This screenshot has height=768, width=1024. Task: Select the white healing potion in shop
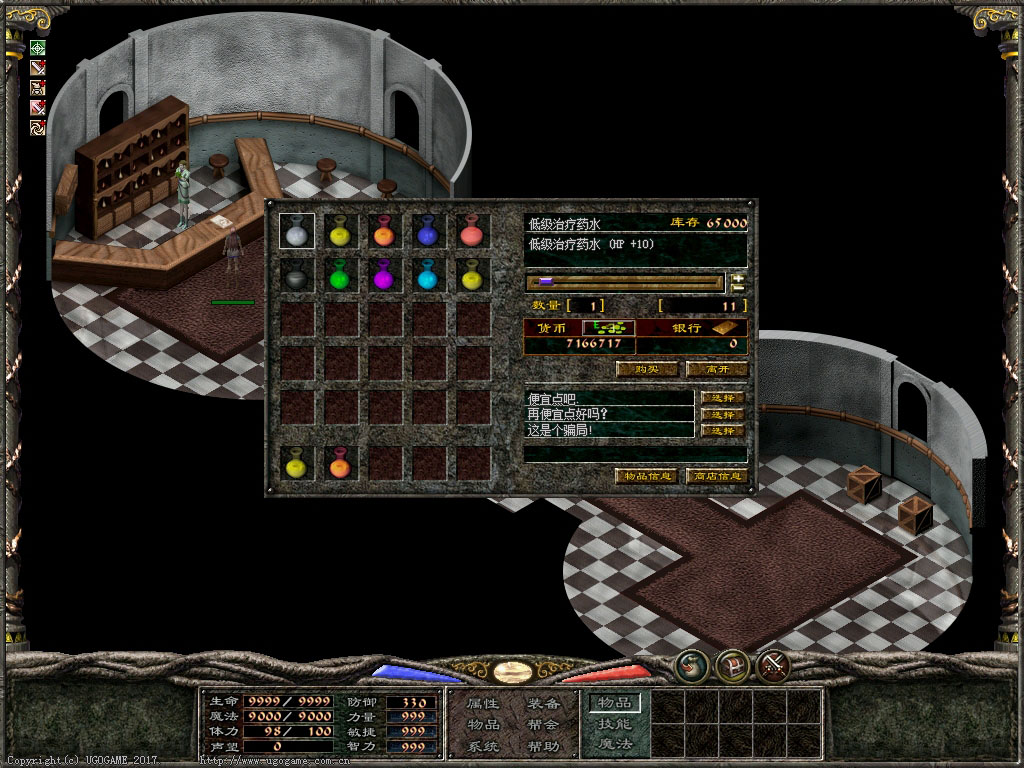point(297,231)
